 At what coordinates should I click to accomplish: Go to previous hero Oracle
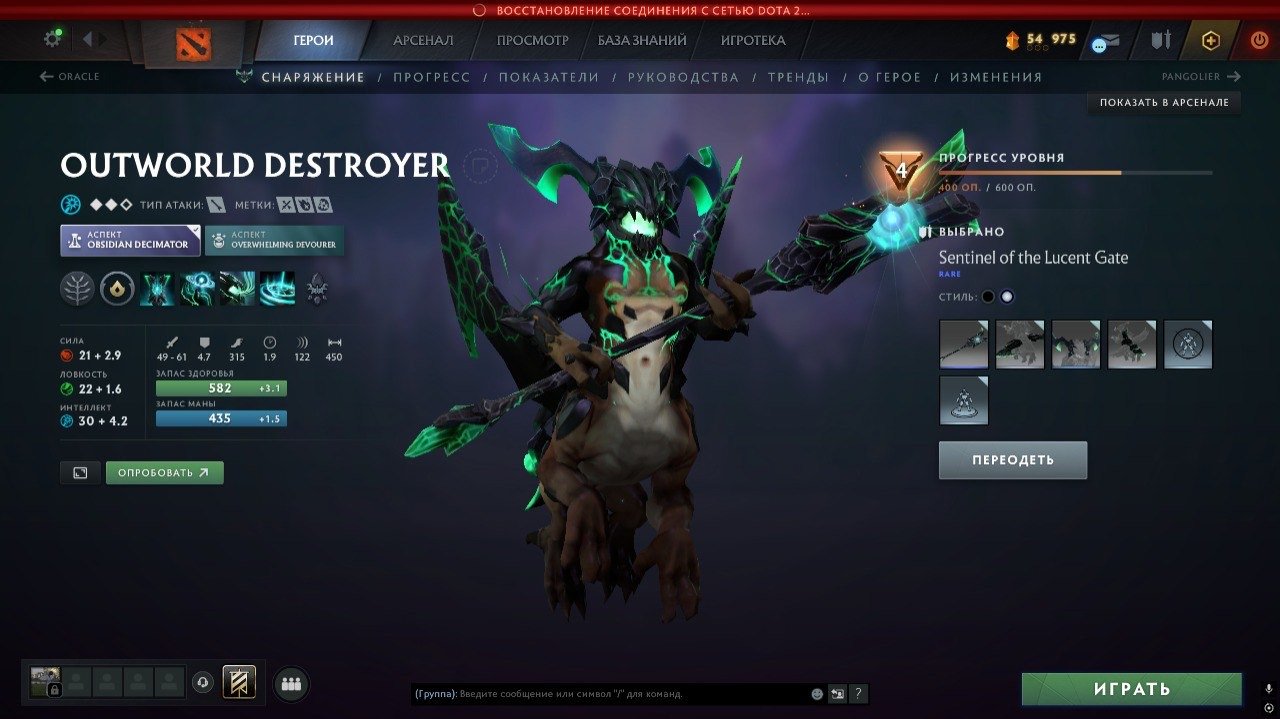(x=69, y=77)
